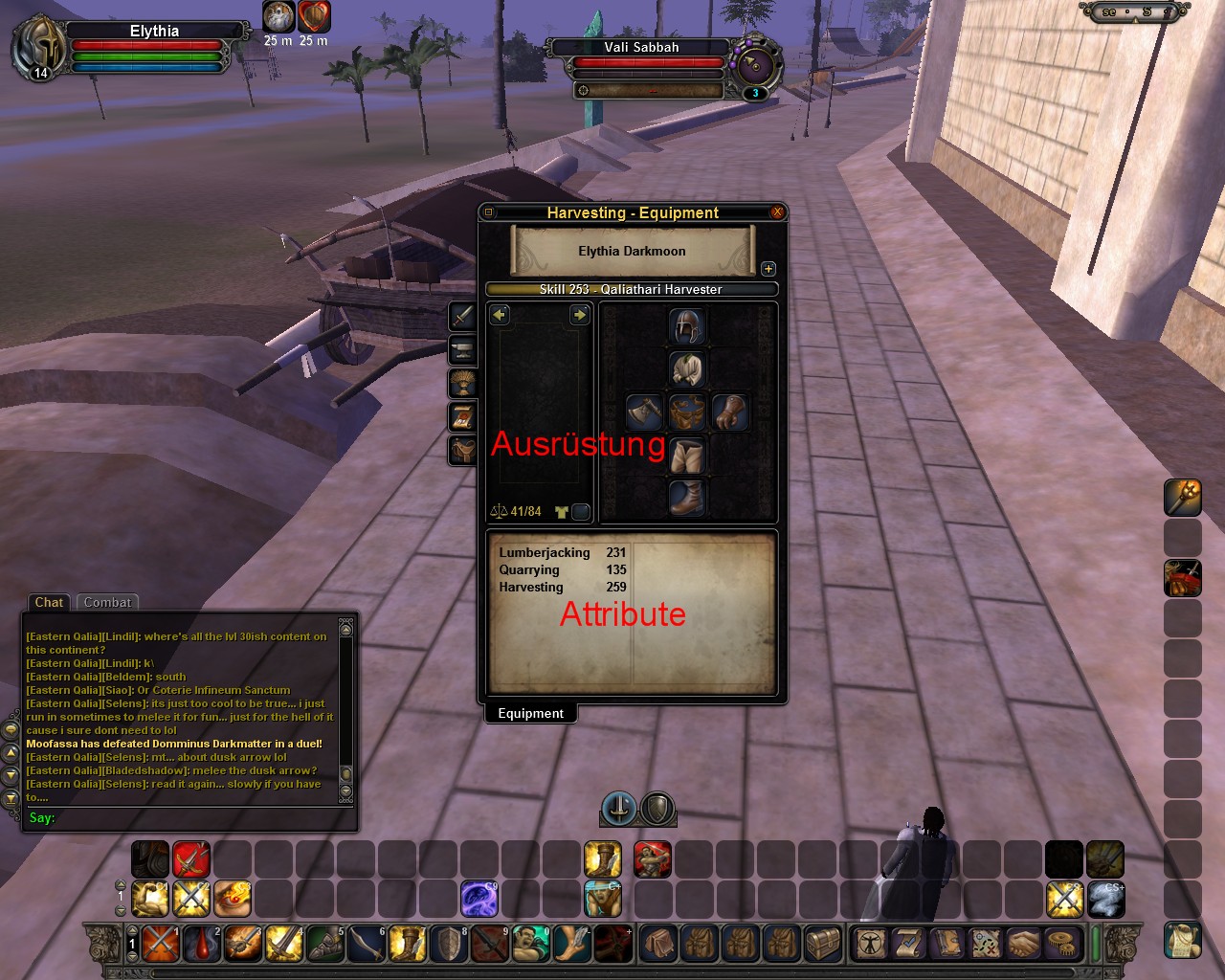Open the treasure chest icon on the bar

(825, 944)
